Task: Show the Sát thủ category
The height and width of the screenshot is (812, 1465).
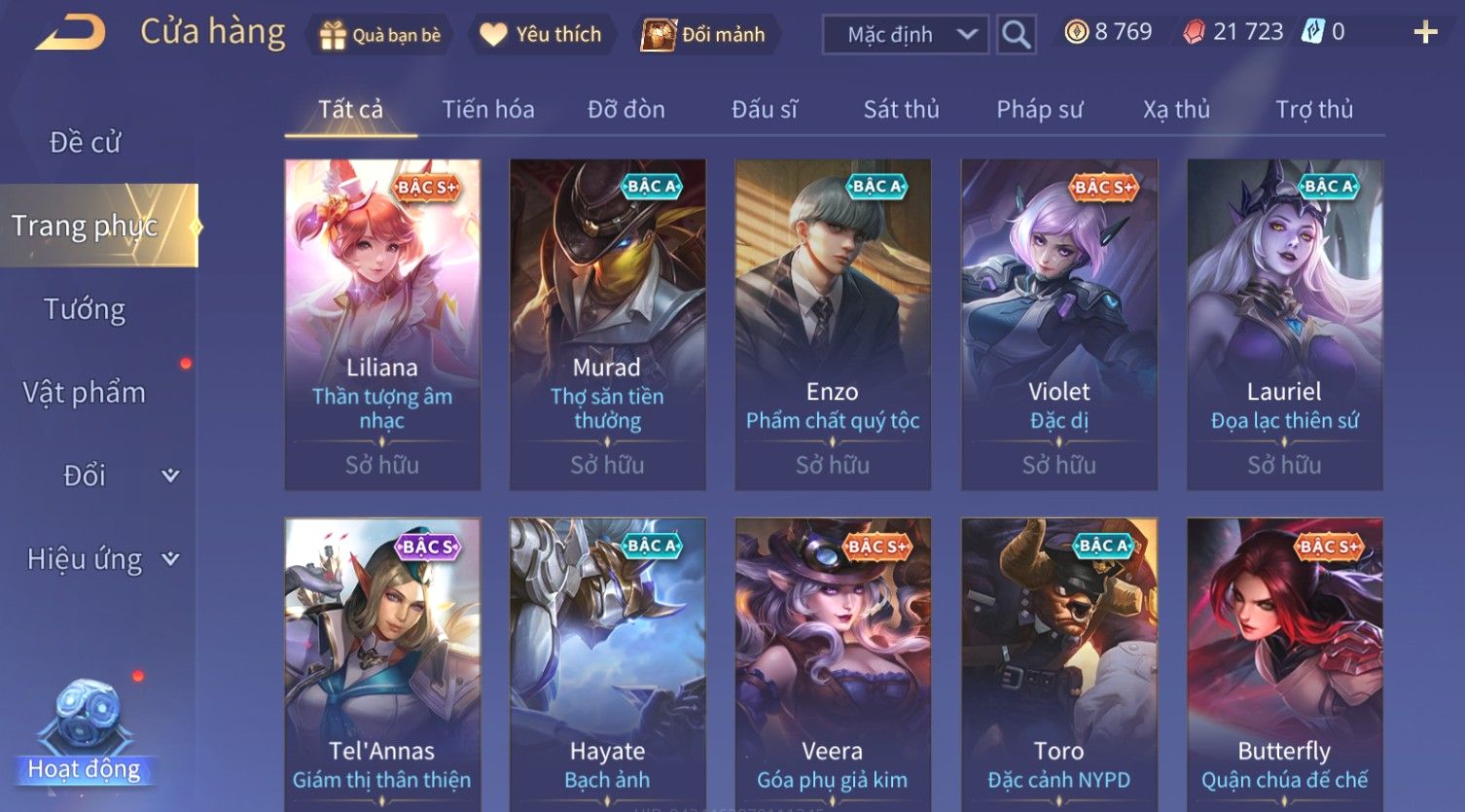Action: (901, 109)
